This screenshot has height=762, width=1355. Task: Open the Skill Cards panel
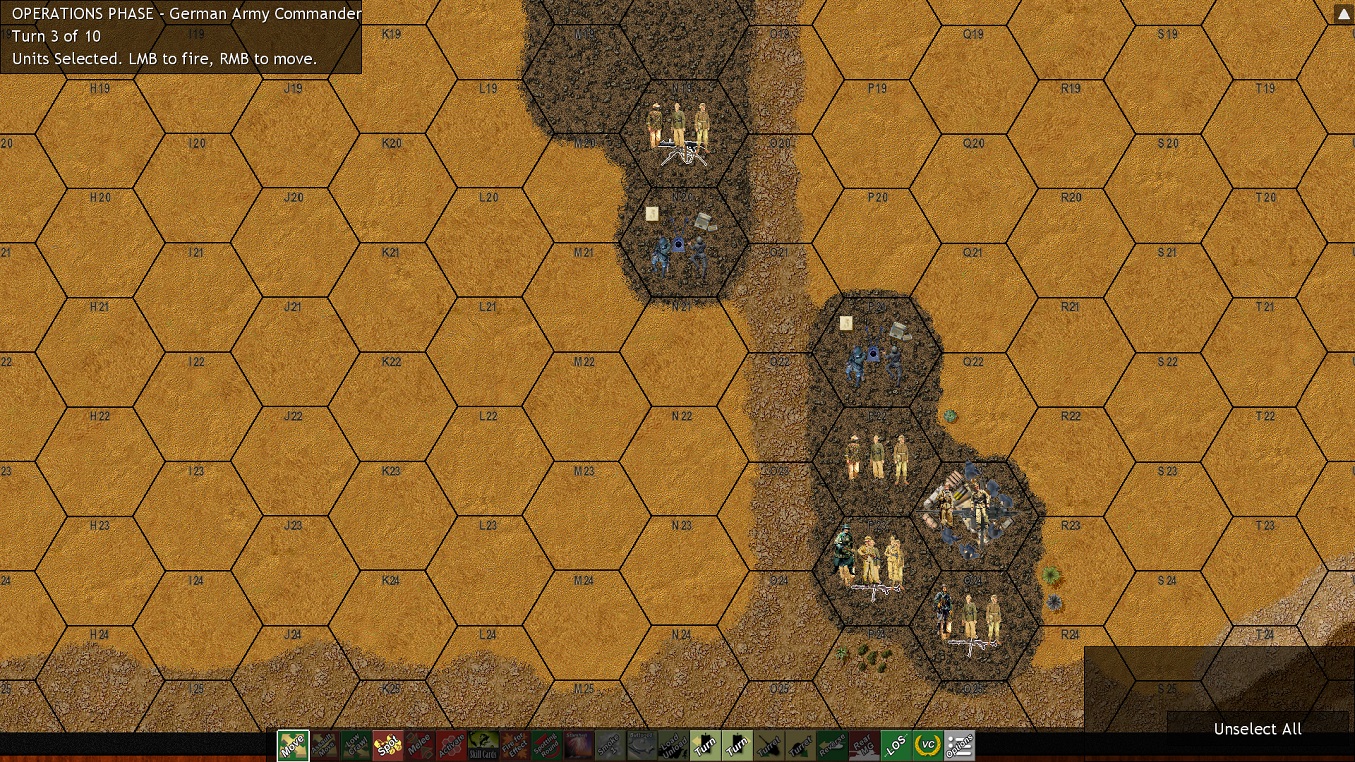pos(485,746)
